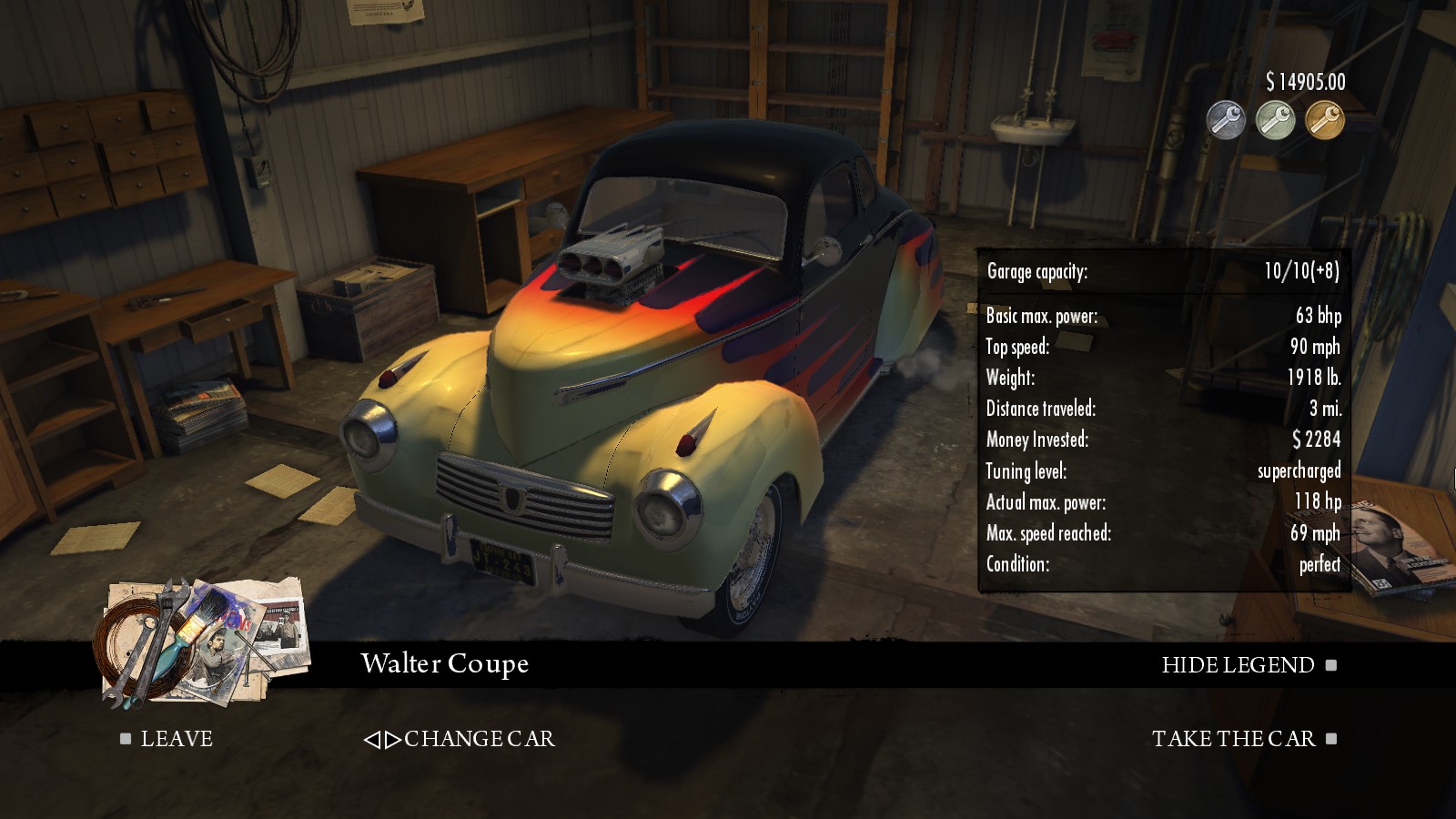Click the square marker beside HIDE LEGEND
This screenshot has height=819, width=1456.
[x=1329, y=665]
